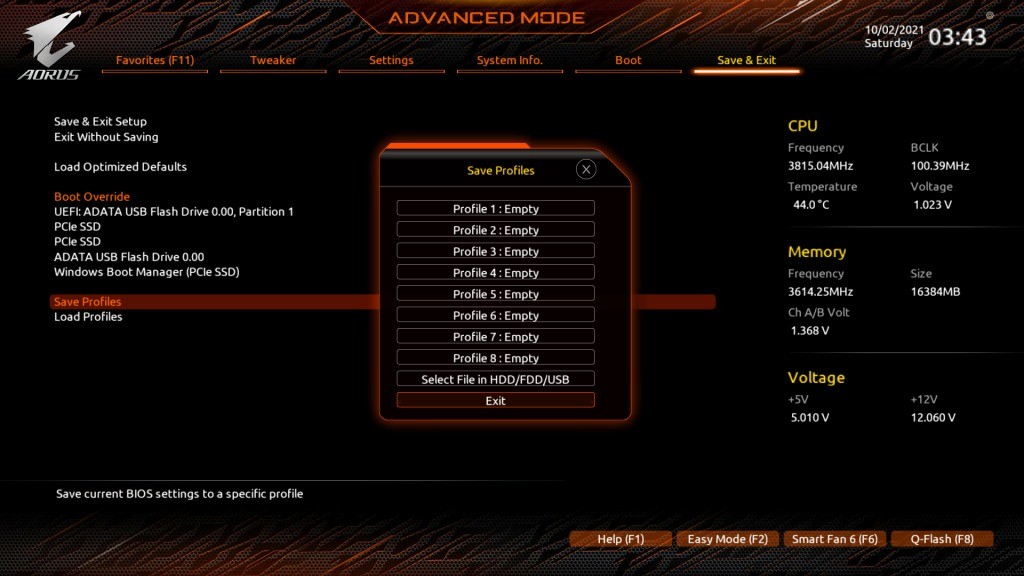Go to the Settings tab
Viewport: 1024px width, 576px height.
click(x=391, y=60)
